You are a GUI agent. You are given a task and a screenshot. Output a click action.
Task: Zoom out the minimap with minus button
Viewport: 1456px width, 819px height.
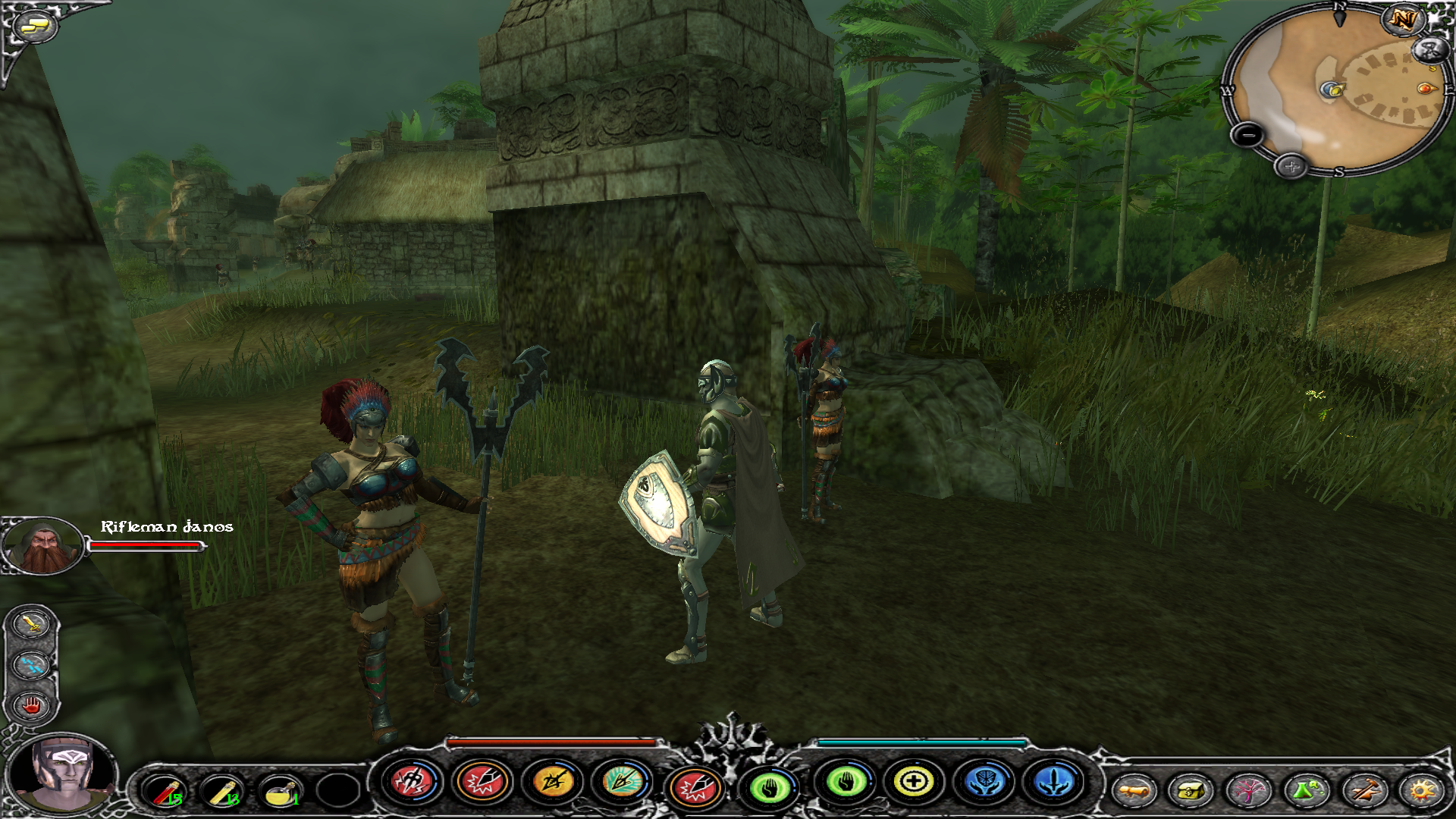[x=1247, y=136]
